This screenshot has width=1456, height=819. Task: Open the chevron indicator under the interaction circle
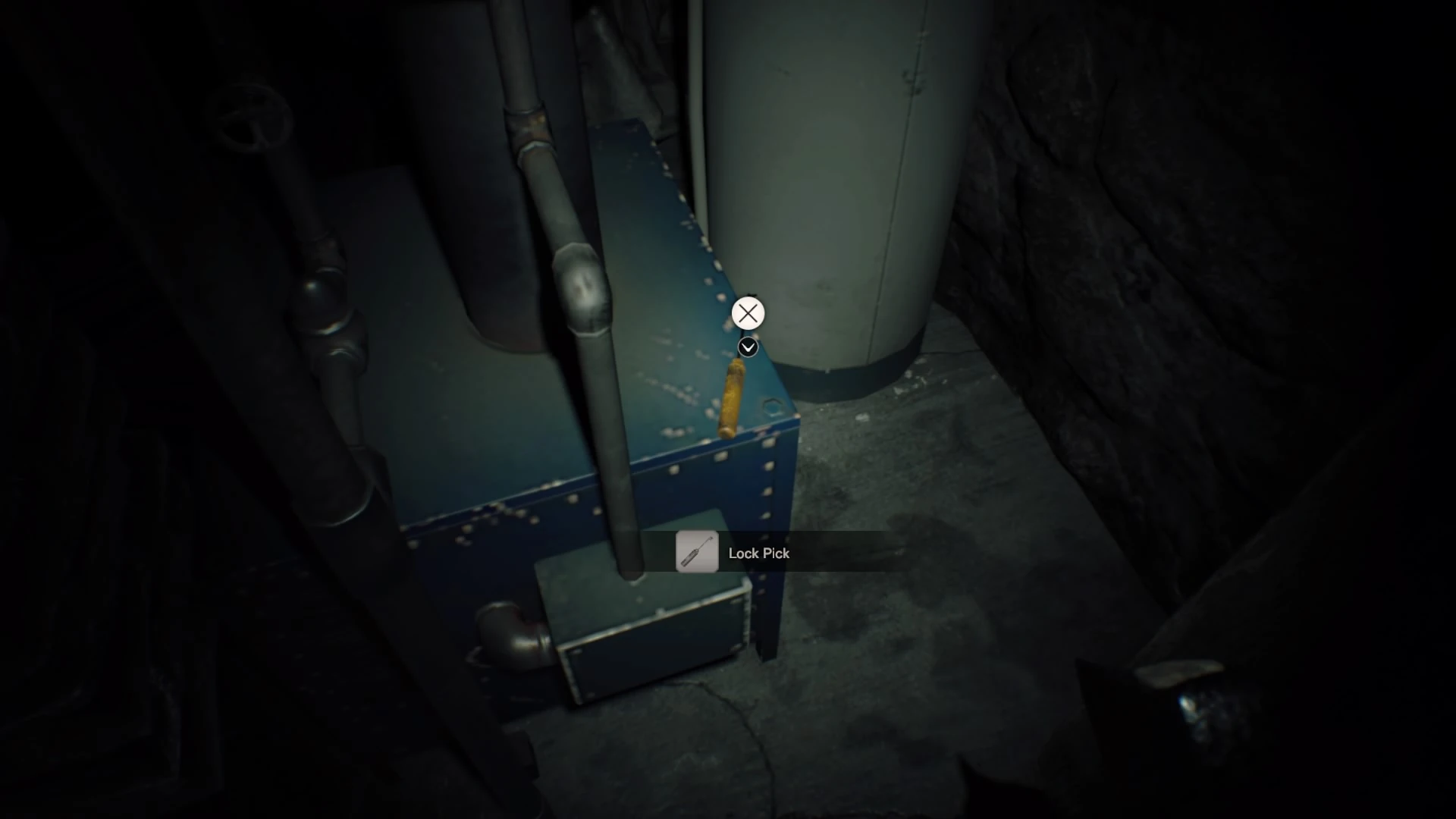[748, 347]
